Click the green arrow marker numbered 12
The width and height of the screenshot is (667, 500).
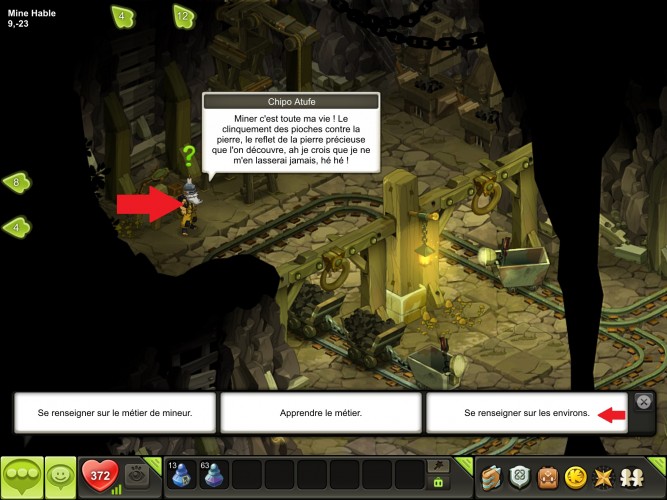[182, 16]
